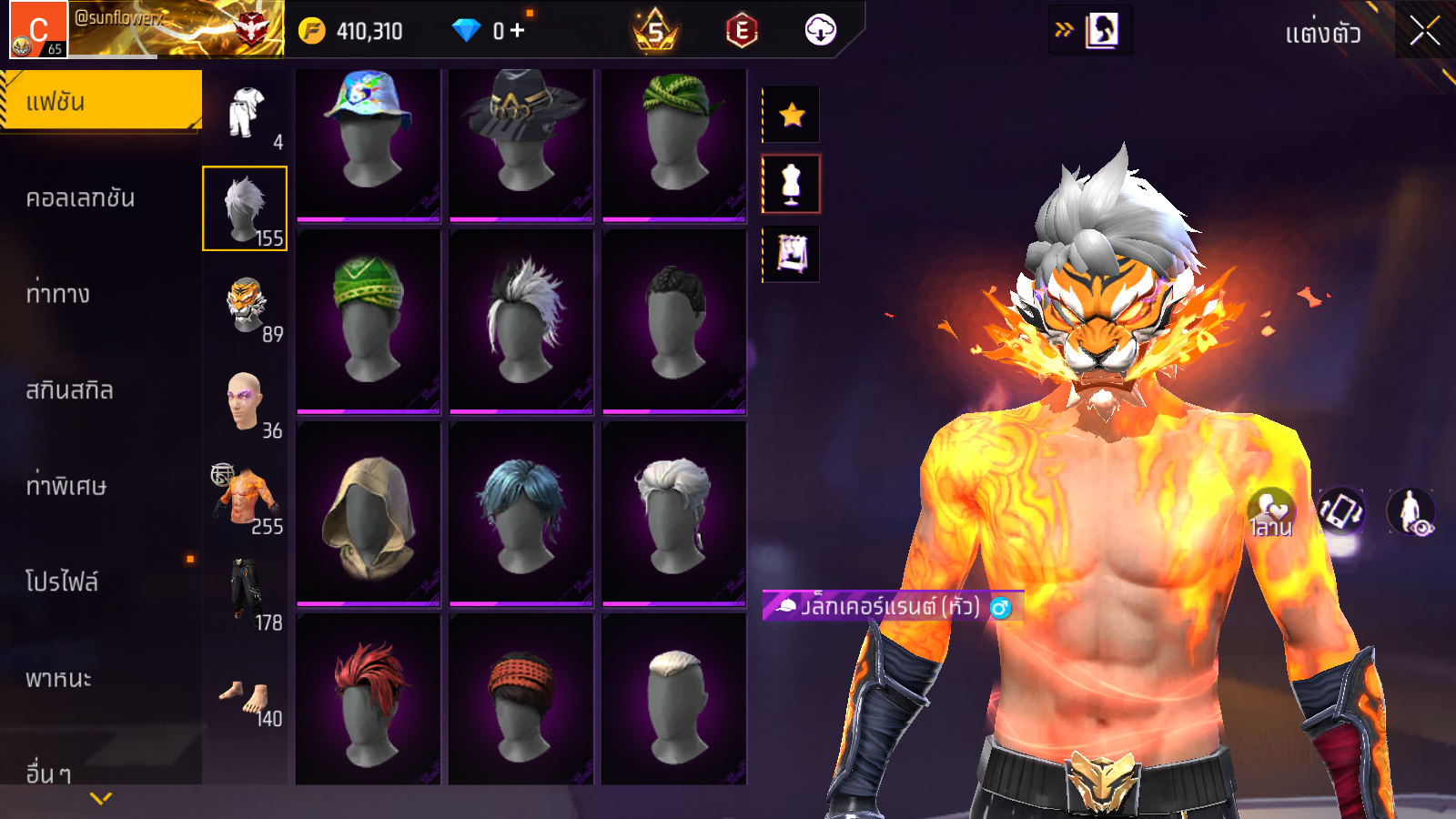This screenshot has height=819, width=1456.
Task: Open the favorites star filter
Action: click(x=792, y=115)
